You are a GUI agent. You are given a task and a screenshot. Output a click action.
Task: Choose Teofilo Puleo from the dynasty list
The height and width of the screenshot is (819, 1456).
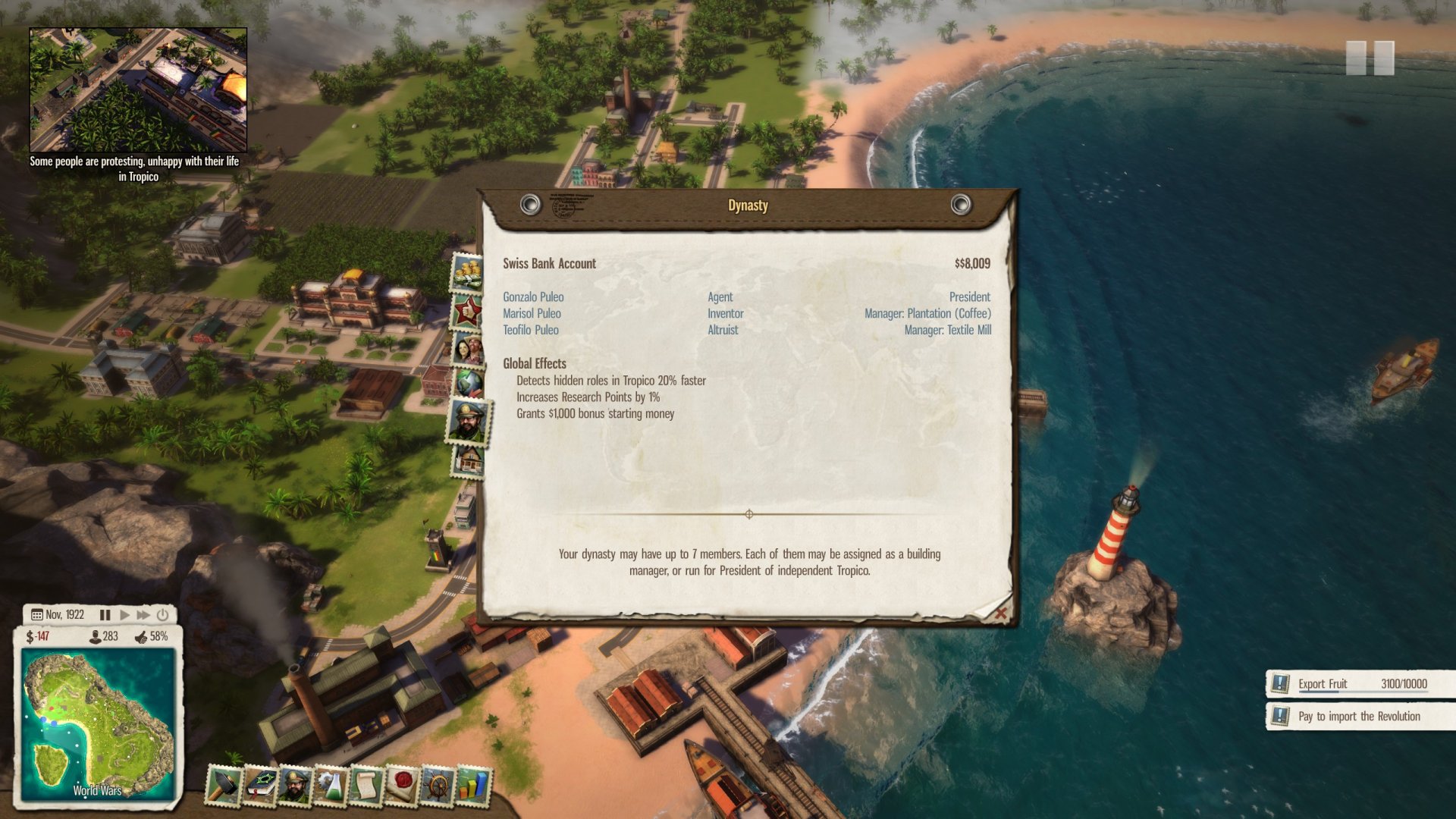(530, 331)
